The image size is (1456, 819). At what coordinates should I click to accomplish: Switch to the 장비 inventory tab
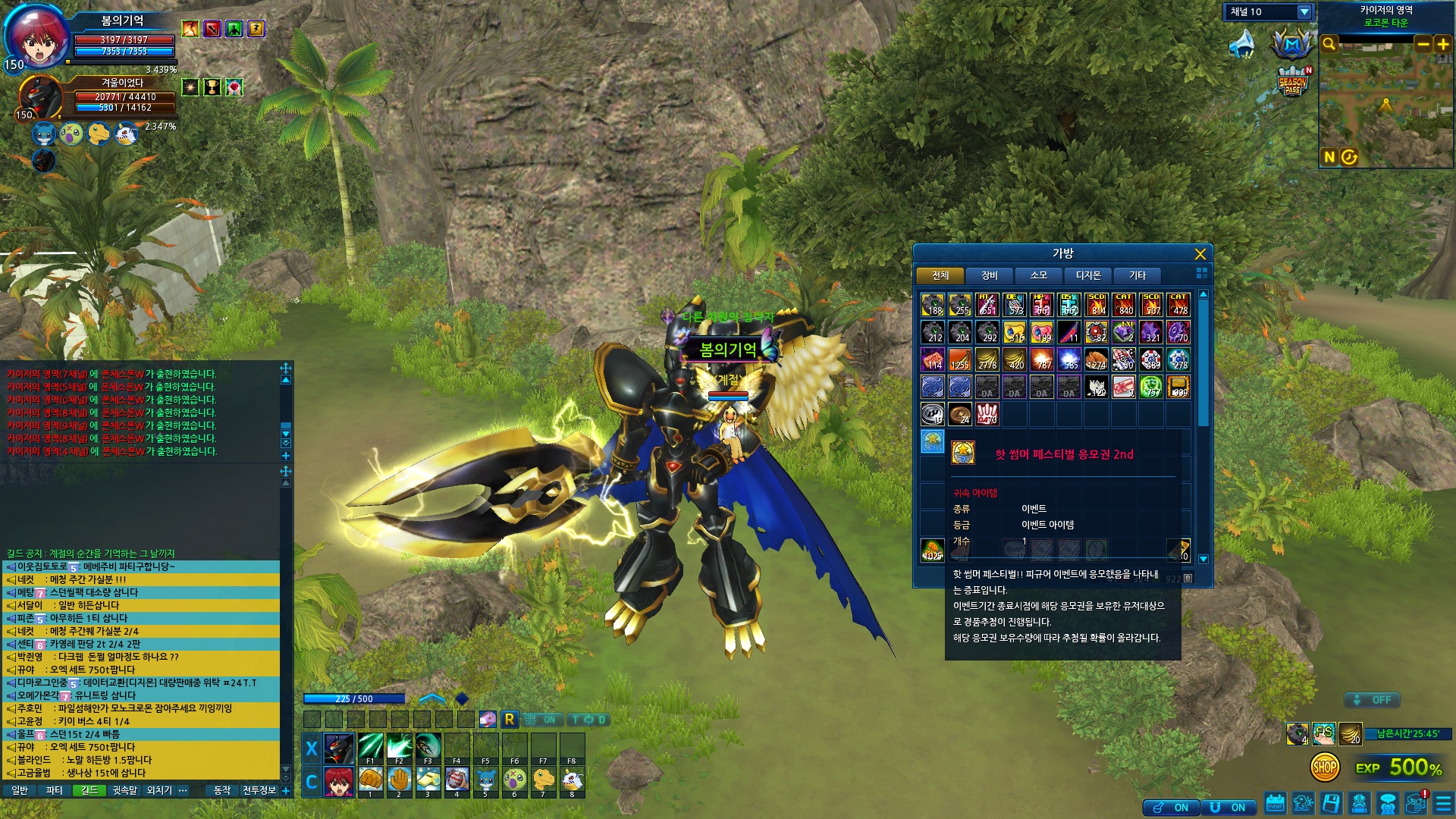pos(989,275)
